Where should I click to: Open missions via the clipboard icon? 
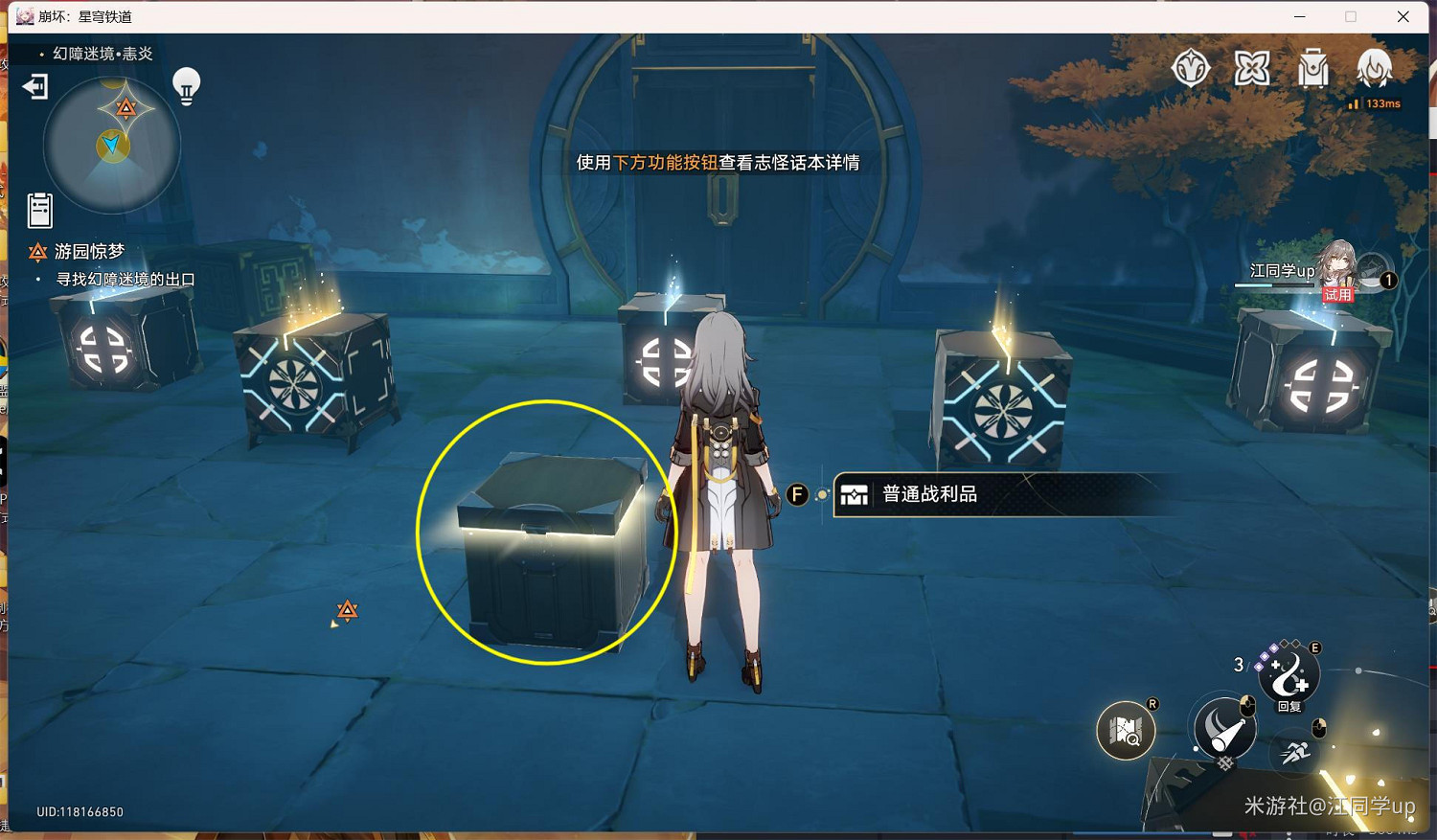tap(39, 211)
